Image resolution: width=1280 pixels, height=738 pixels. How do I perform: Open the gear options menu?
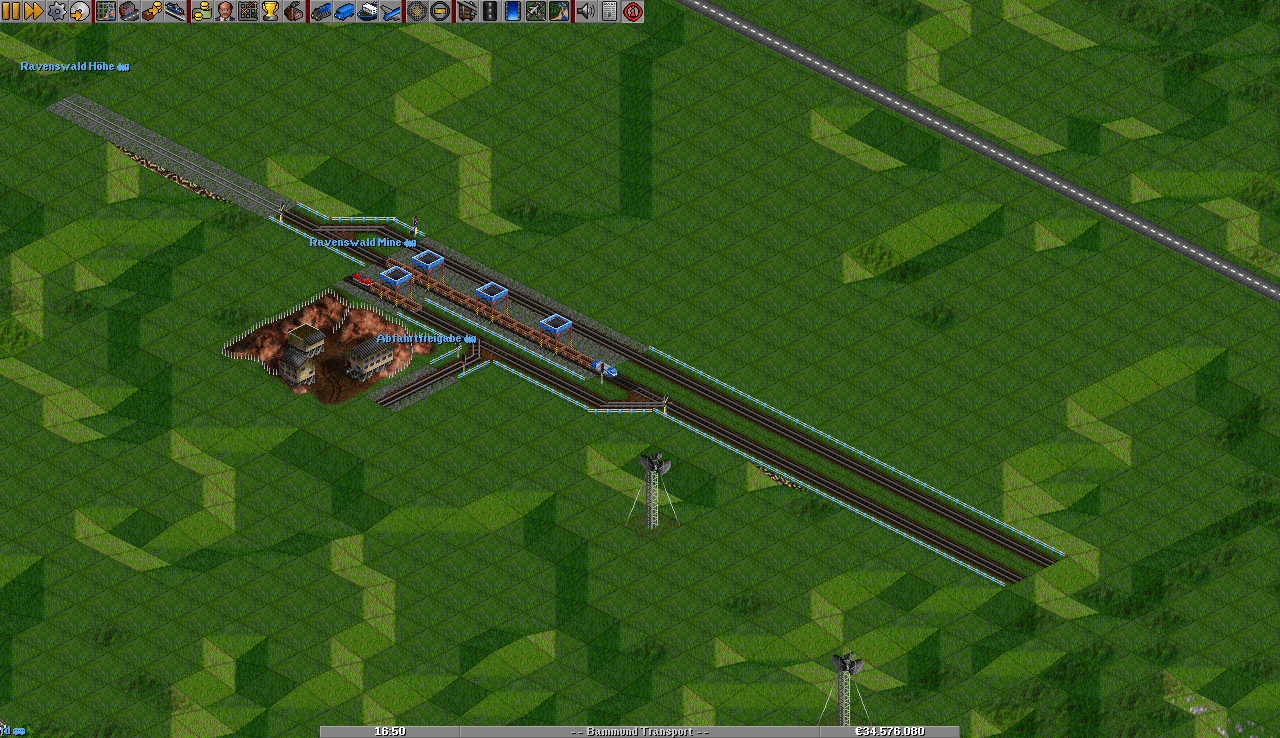(x=57, y=11)
